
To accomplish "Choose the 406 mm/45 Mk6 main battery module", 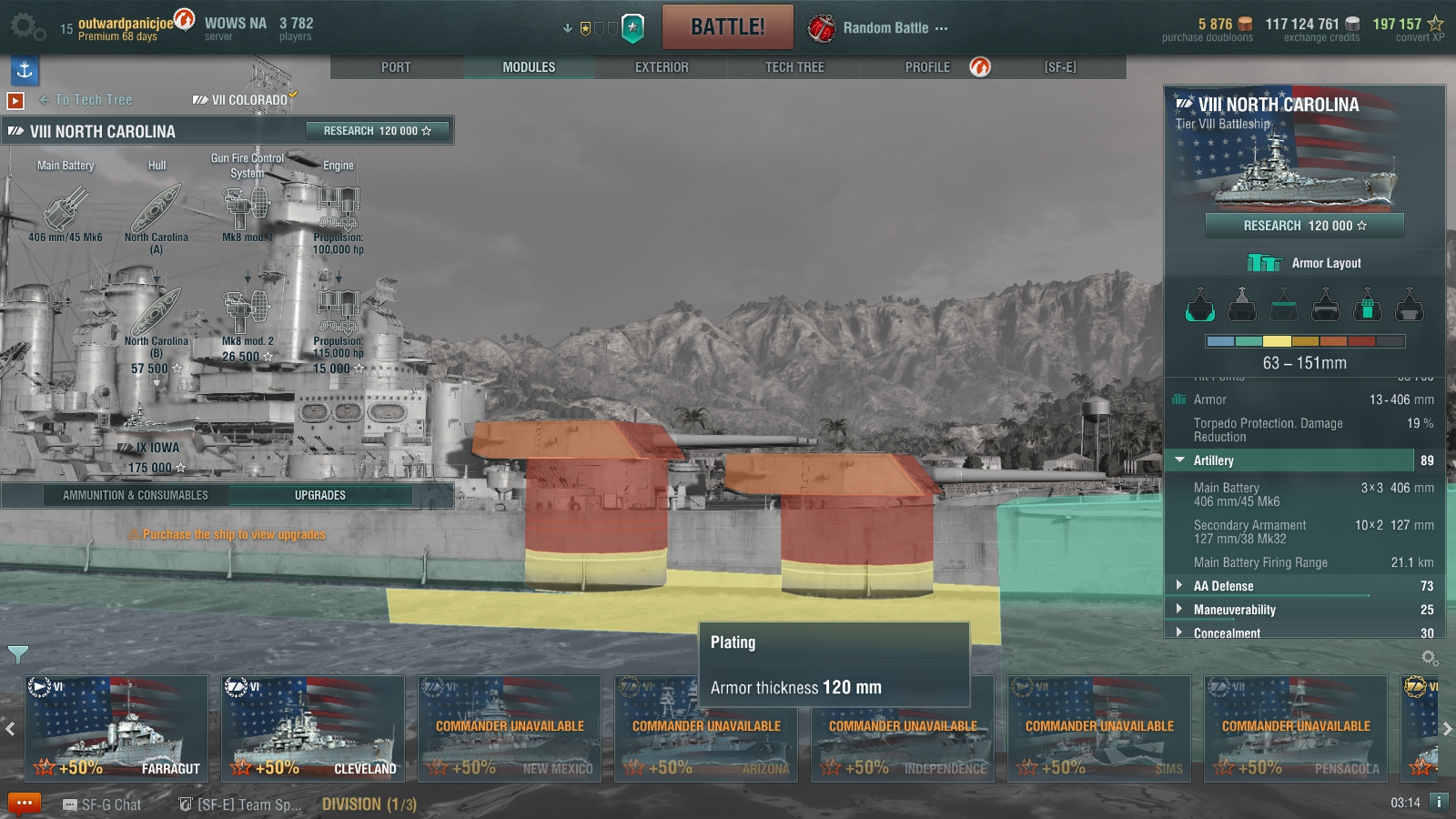I will 66,211.
